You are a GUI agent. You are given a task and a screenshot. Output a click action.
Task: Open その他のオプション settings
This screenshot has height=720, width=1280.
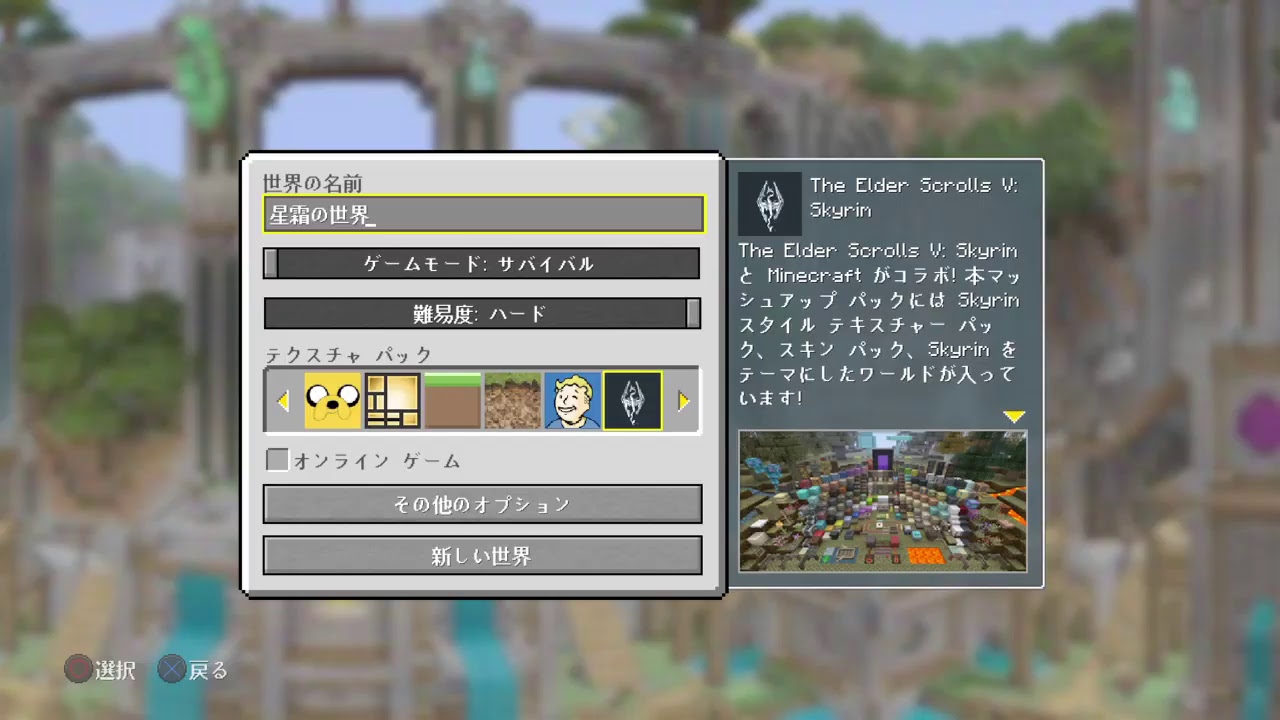tap(483, 504)
